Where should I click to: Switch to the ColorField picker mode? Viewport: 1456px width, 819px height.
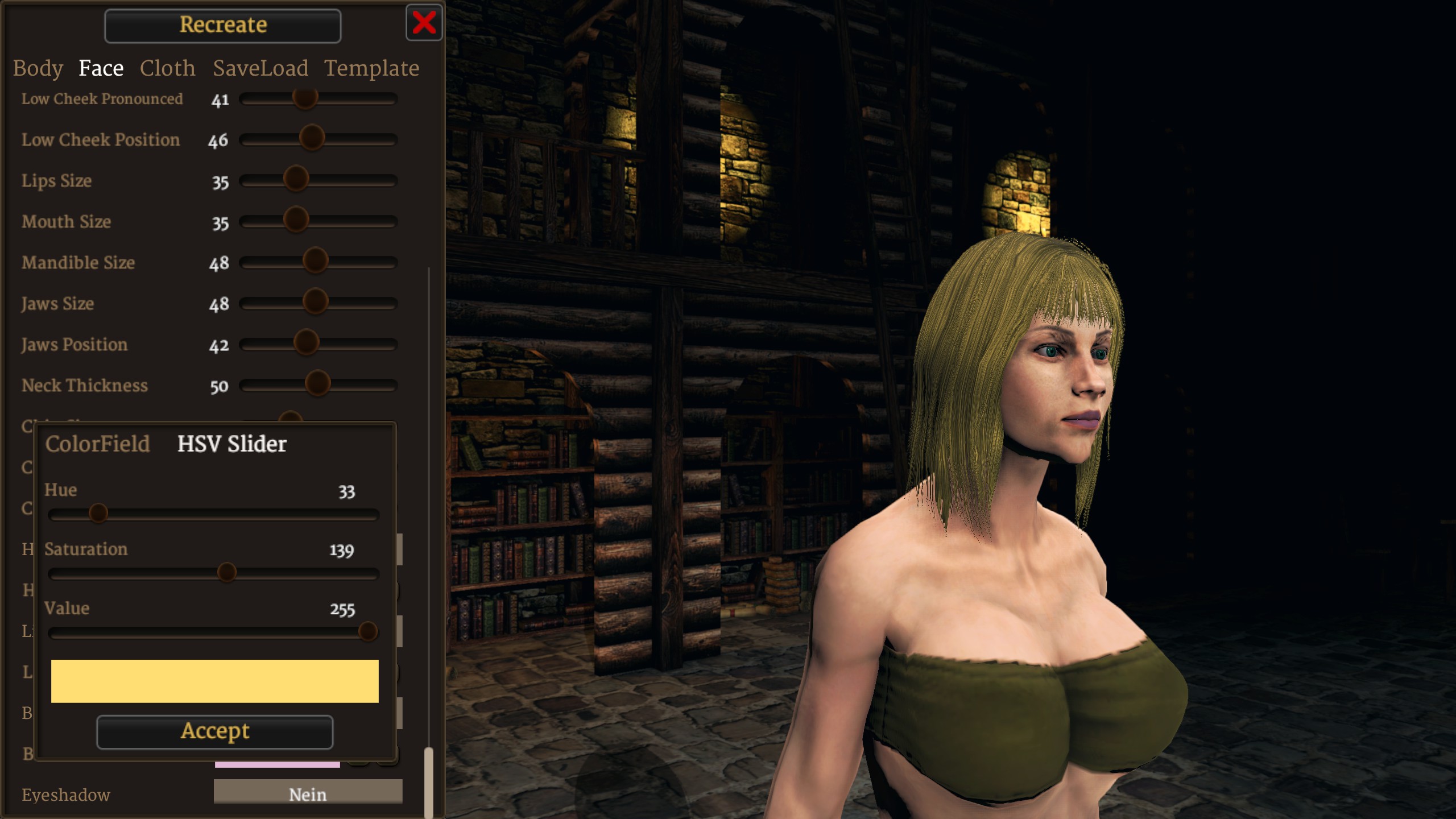click(97, 444)
